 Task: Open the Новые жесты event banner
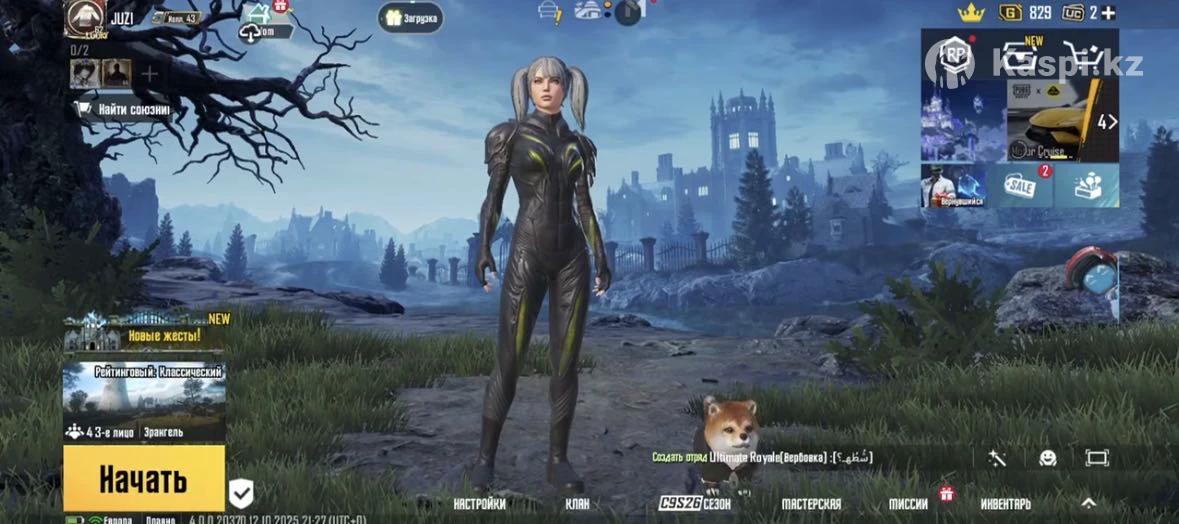[146, 331]
